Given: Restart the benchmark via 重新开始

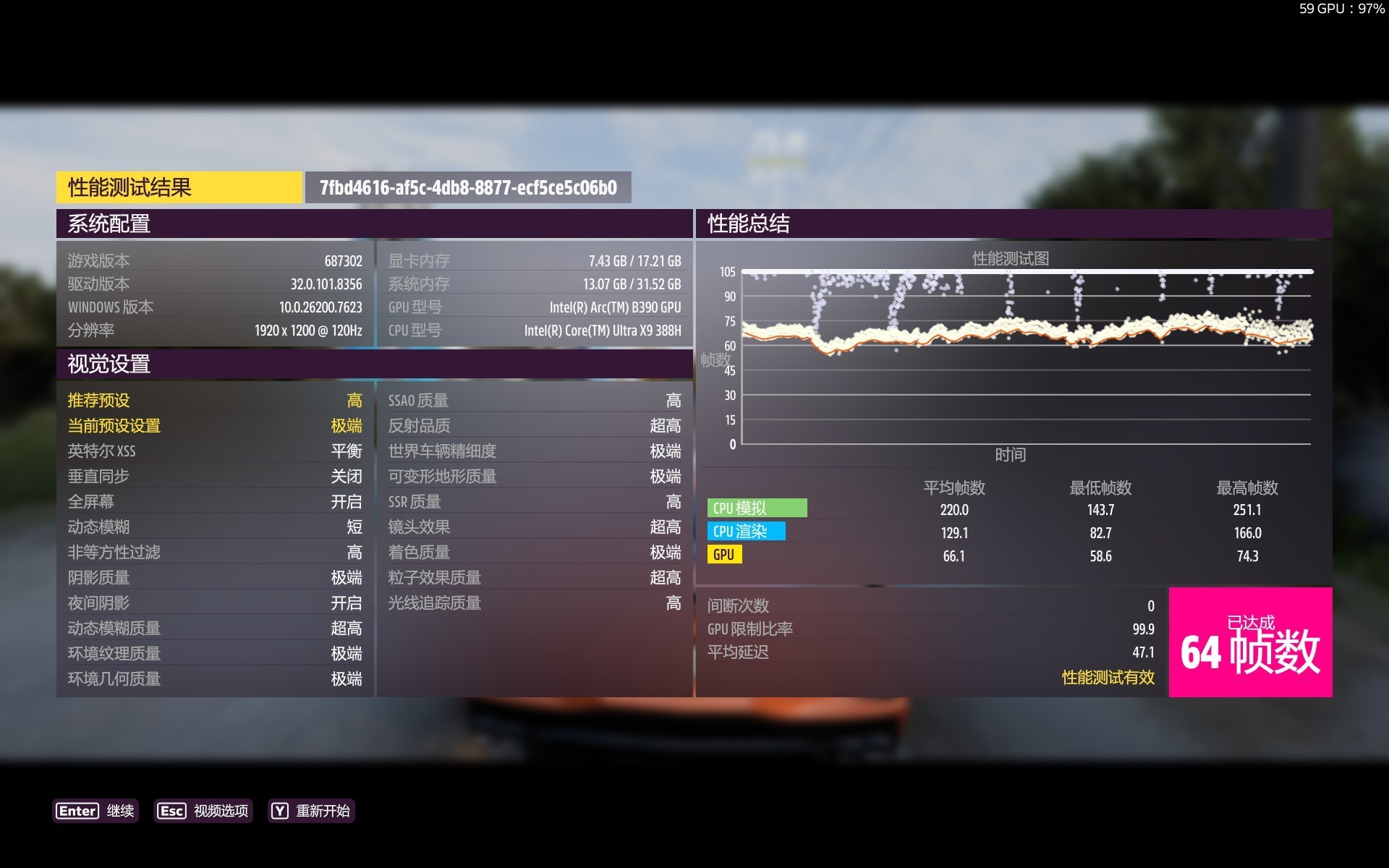Looking at the screenshot, I should tap(311, 811).
